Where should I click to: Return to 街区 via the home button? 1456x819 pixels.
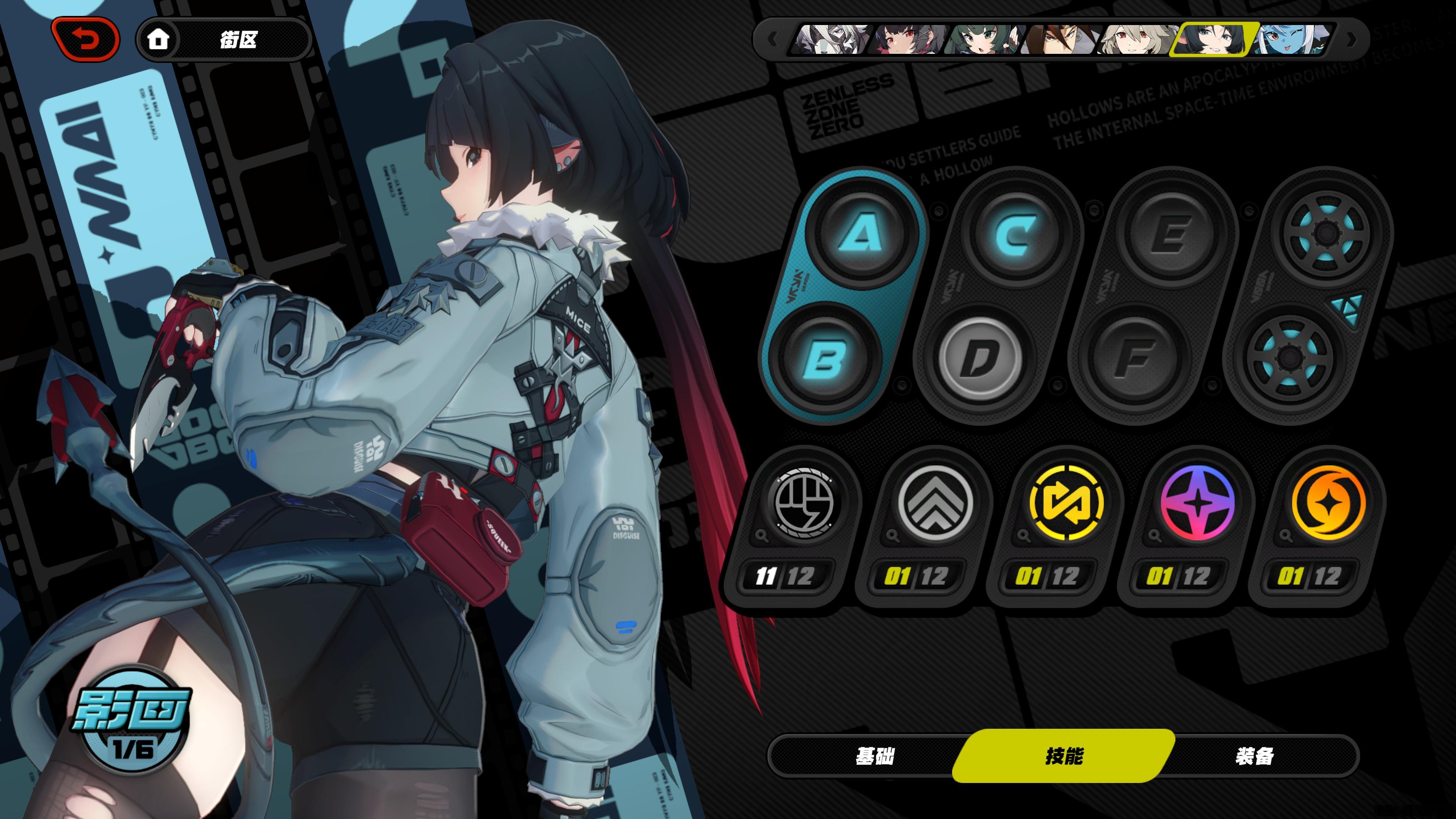pyautogui.click(x=158, y=39)
